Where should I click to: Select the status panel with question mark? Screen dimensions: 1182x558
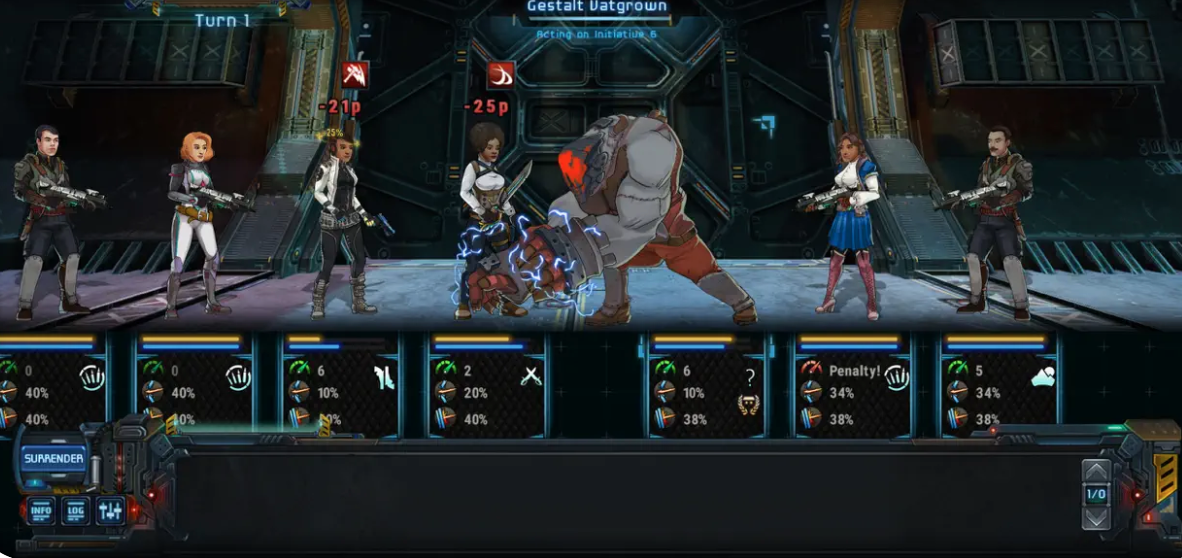(x=707, y=386)
